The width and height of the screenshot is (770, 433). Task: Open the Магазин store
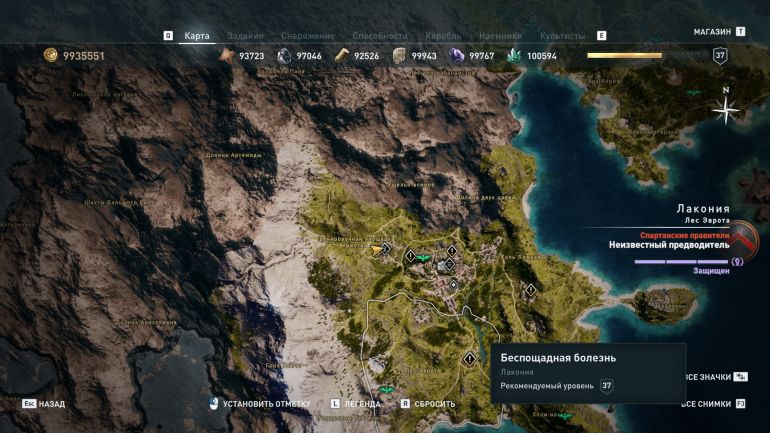(712, 32)
